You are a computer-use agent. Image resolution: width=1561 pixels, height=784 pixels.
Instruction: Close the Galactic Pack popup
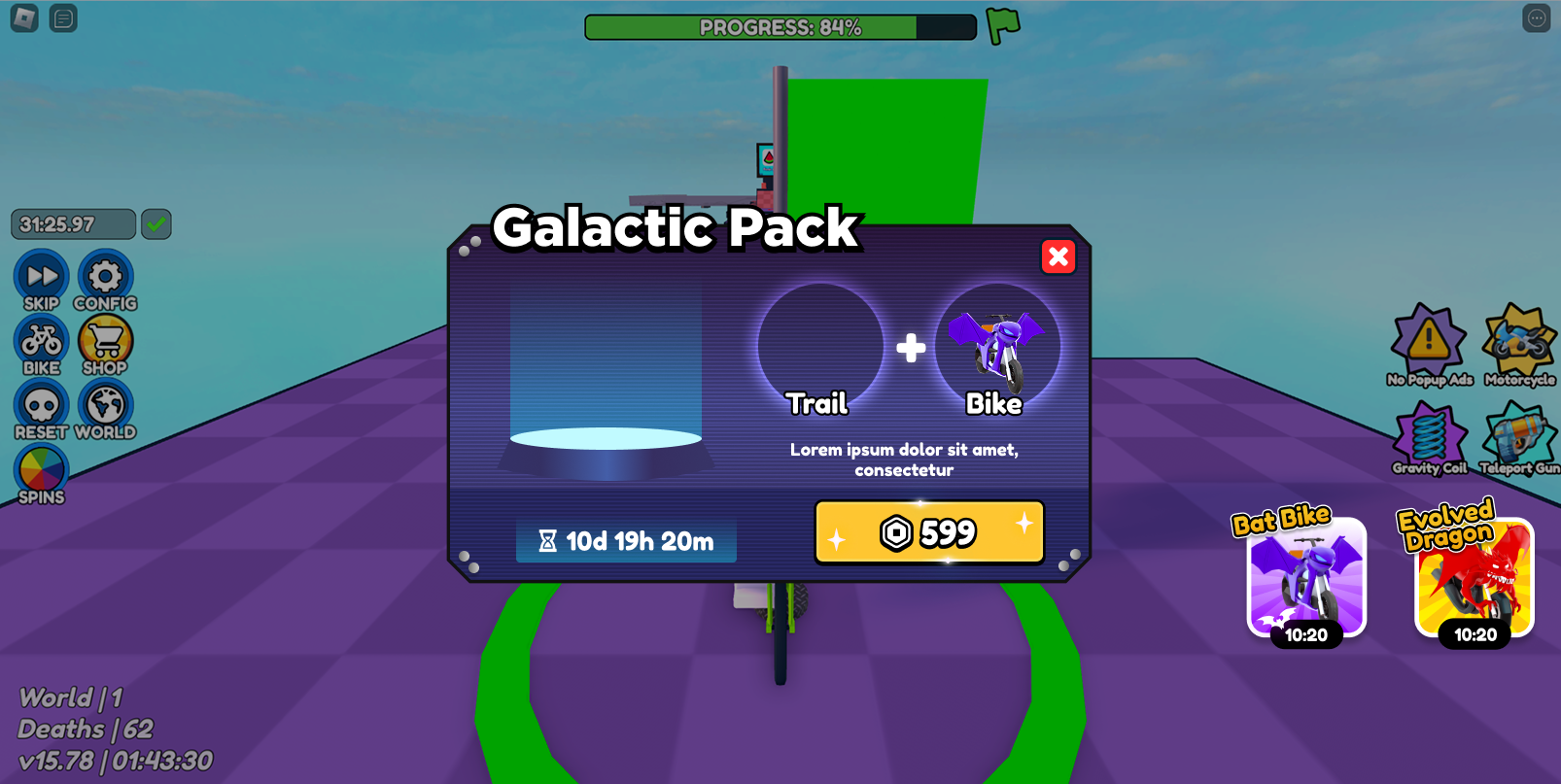pyautogui.click(x=1058, y=256)
